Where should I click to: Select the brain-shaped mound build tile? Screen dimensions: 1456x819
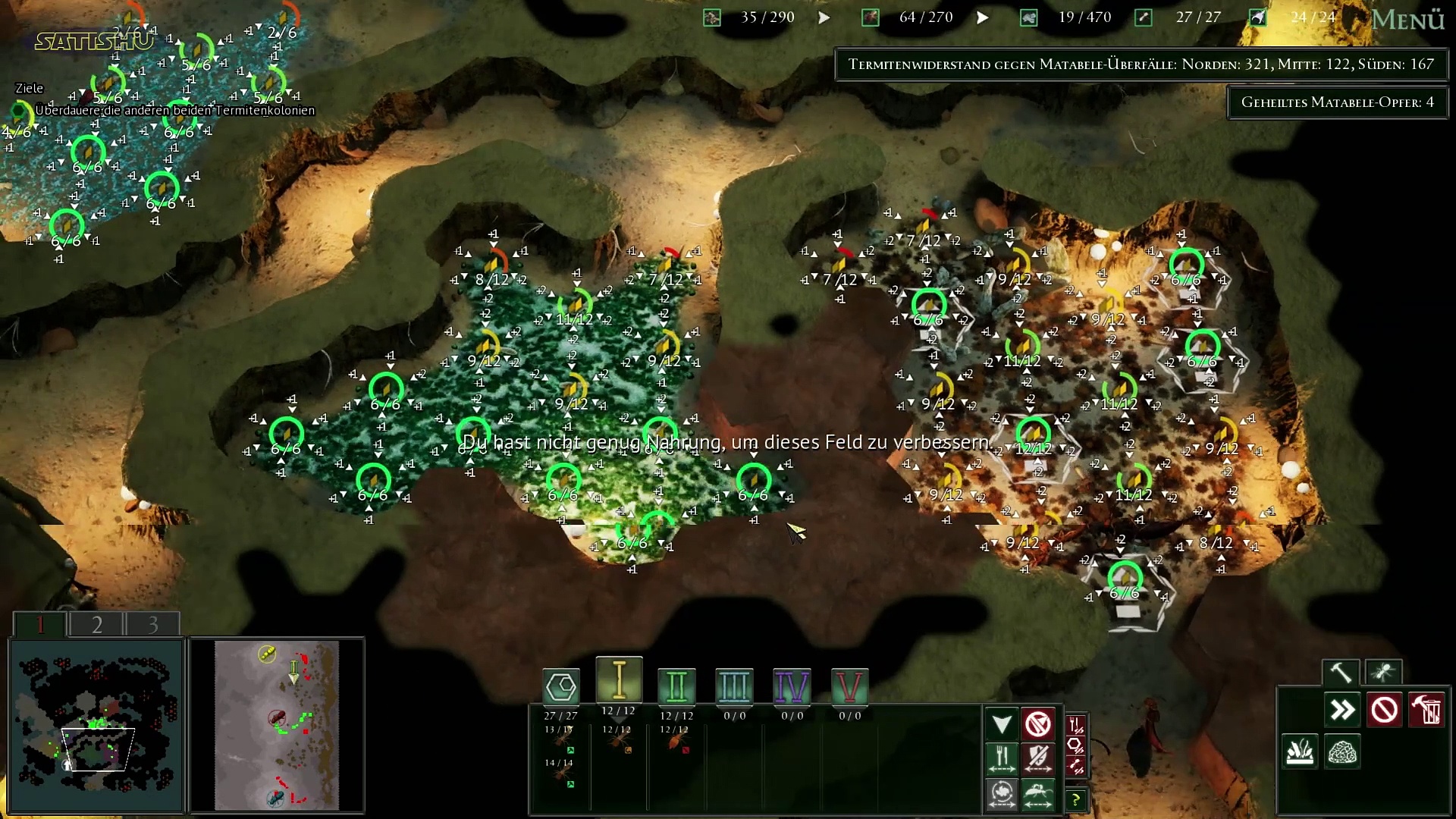pos(1342,752)
